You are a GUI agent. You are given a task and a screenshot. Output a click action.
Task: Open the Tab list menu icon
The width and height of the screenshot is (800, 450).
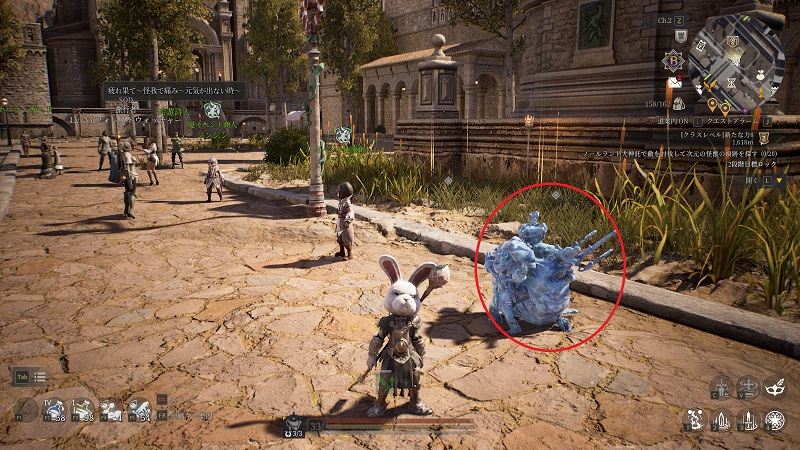(x=39, y=376)
